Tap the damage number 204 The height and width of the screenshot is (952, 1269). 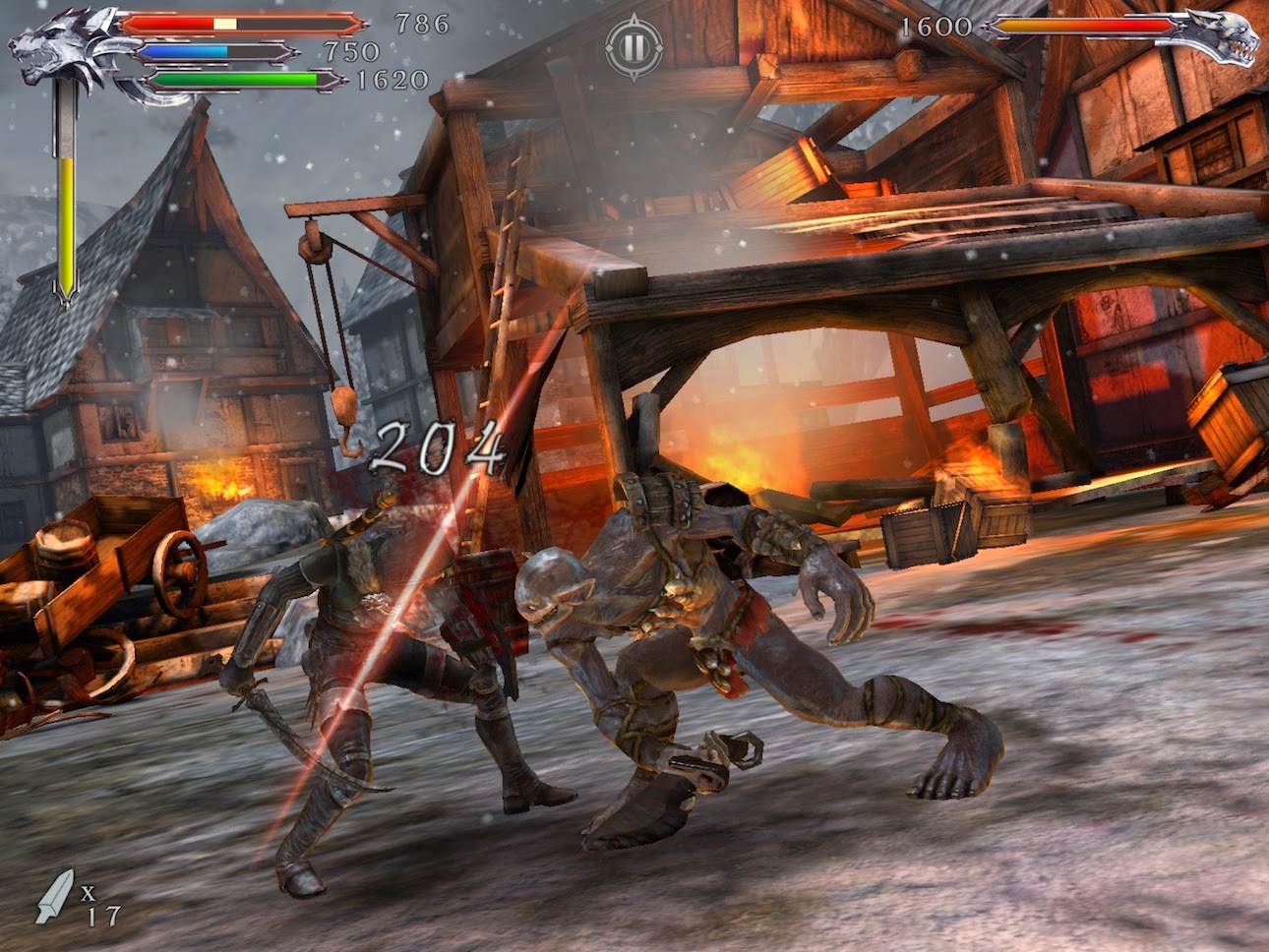point(440,451)
